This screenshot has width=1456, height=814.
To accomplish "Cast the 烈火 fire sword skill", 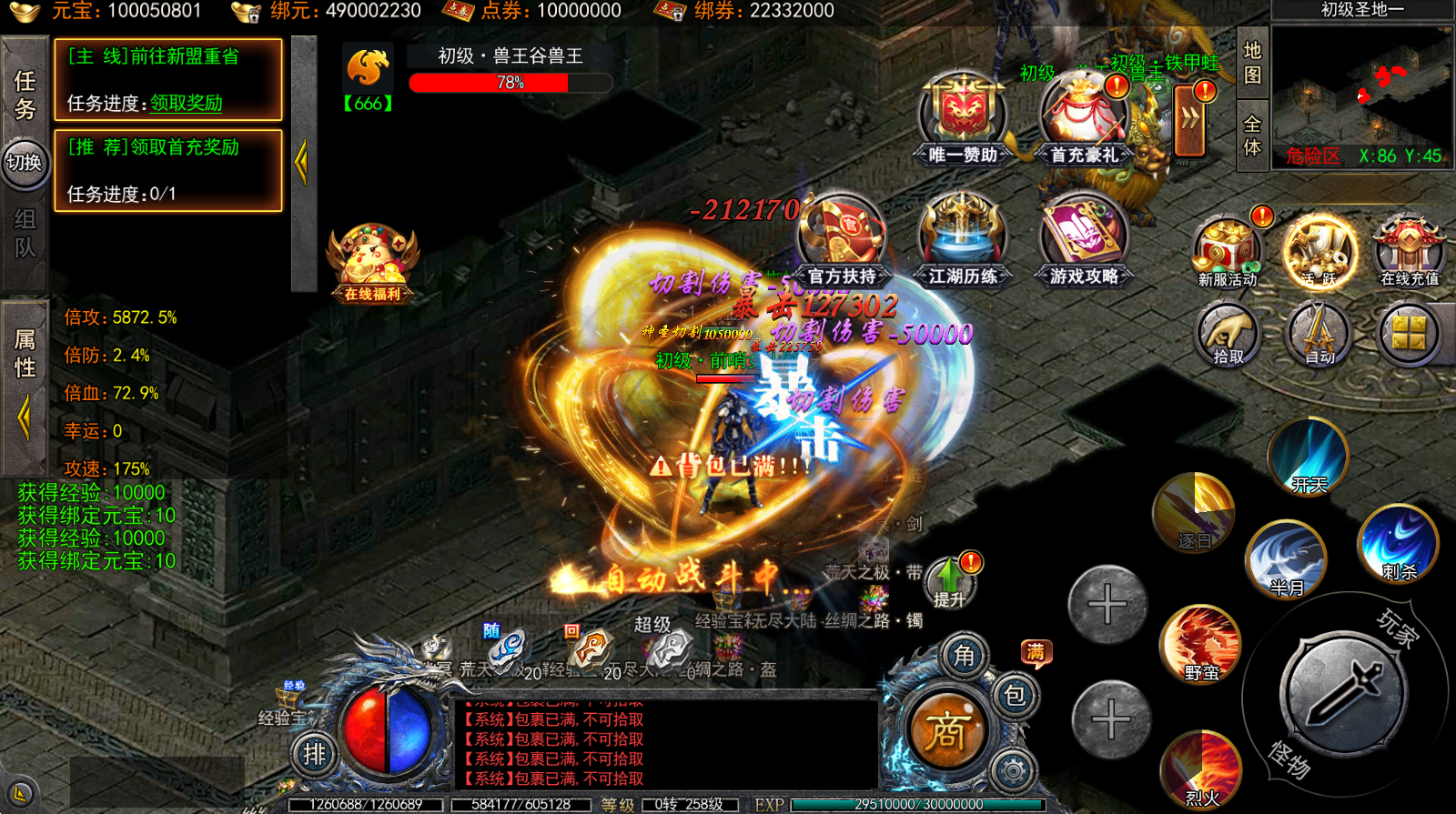I will coord(1201,769).
